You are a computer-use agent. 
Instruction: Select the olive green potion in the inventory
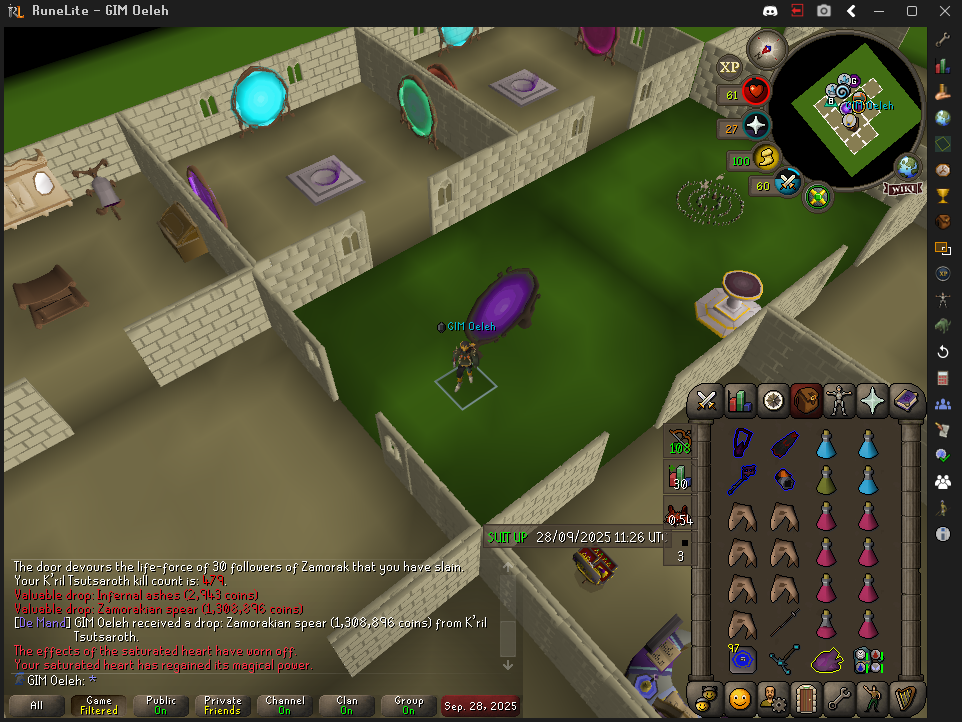tap(826, 480)
